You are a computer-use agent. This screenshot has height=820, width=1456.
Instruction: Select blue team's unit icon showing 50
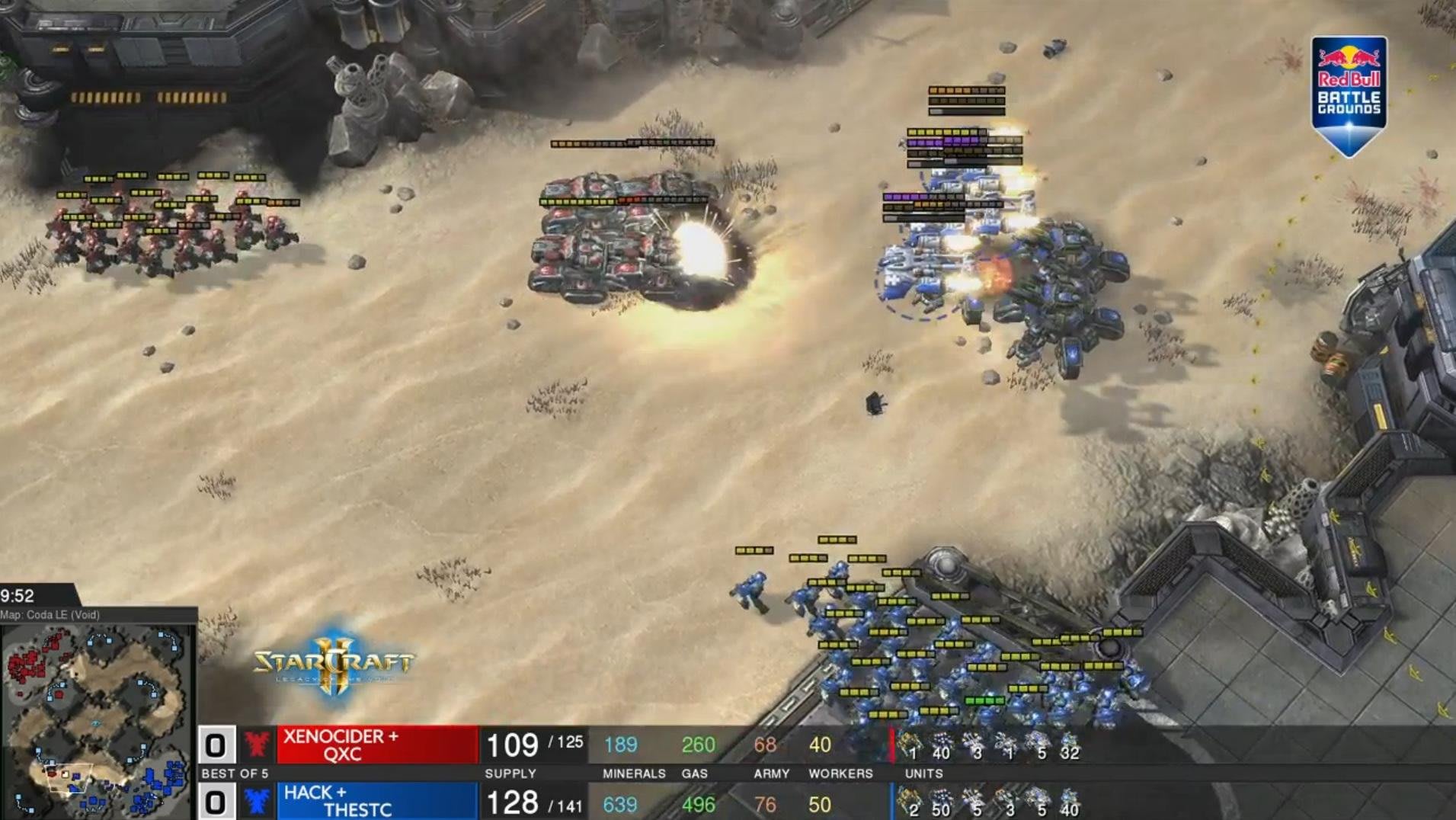pos(941,802)
